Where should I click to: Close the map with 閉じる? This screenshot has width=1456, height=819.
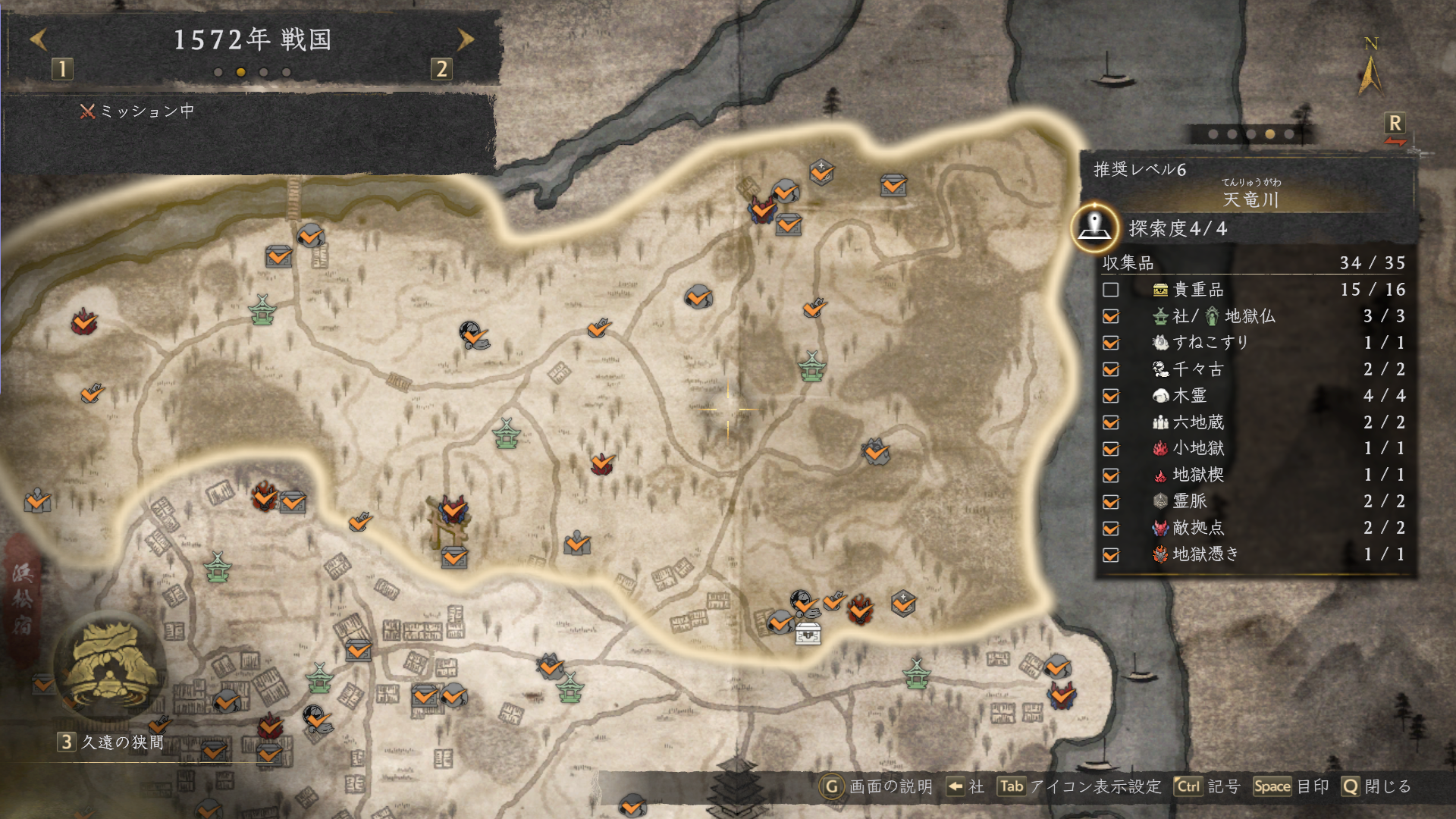(1376, 786)
